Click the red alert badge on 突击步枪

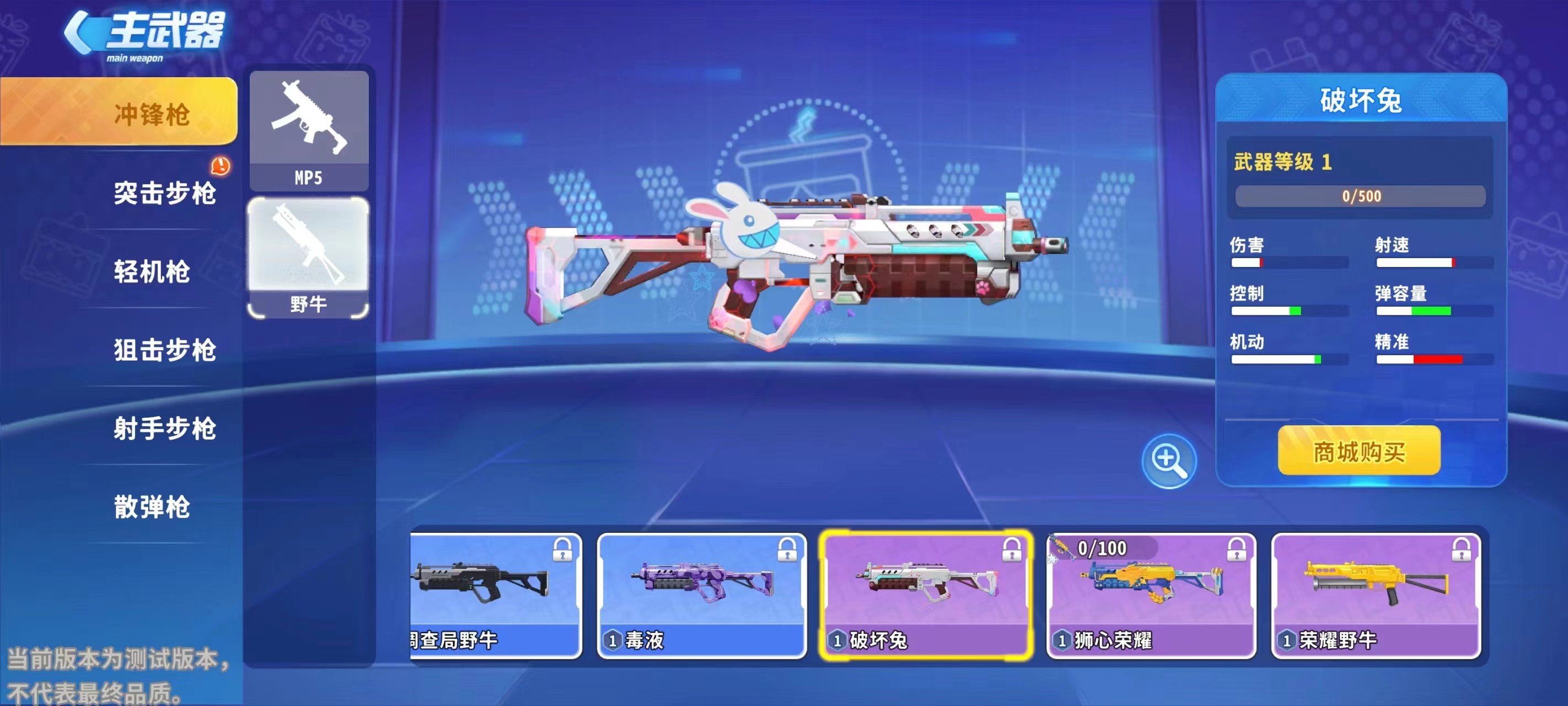point(221,164)
